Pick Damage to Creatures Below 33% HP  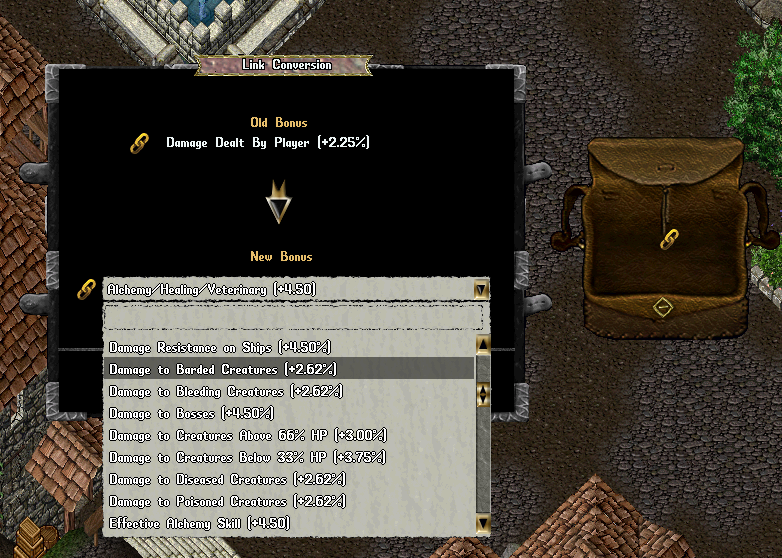tap(247, 457)
